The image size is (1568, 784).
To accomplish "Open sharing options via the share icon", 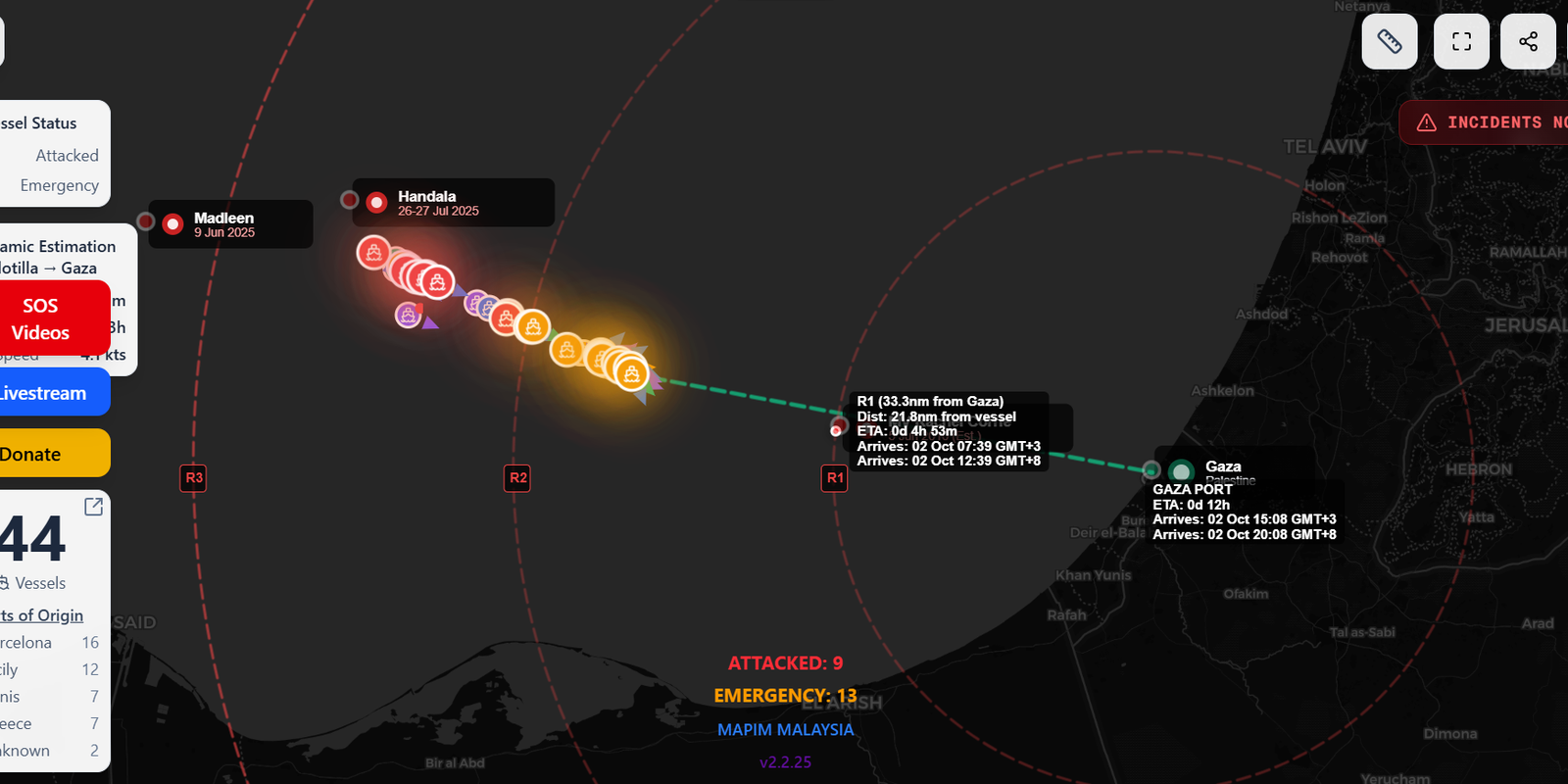I will tap(1528, 41).
